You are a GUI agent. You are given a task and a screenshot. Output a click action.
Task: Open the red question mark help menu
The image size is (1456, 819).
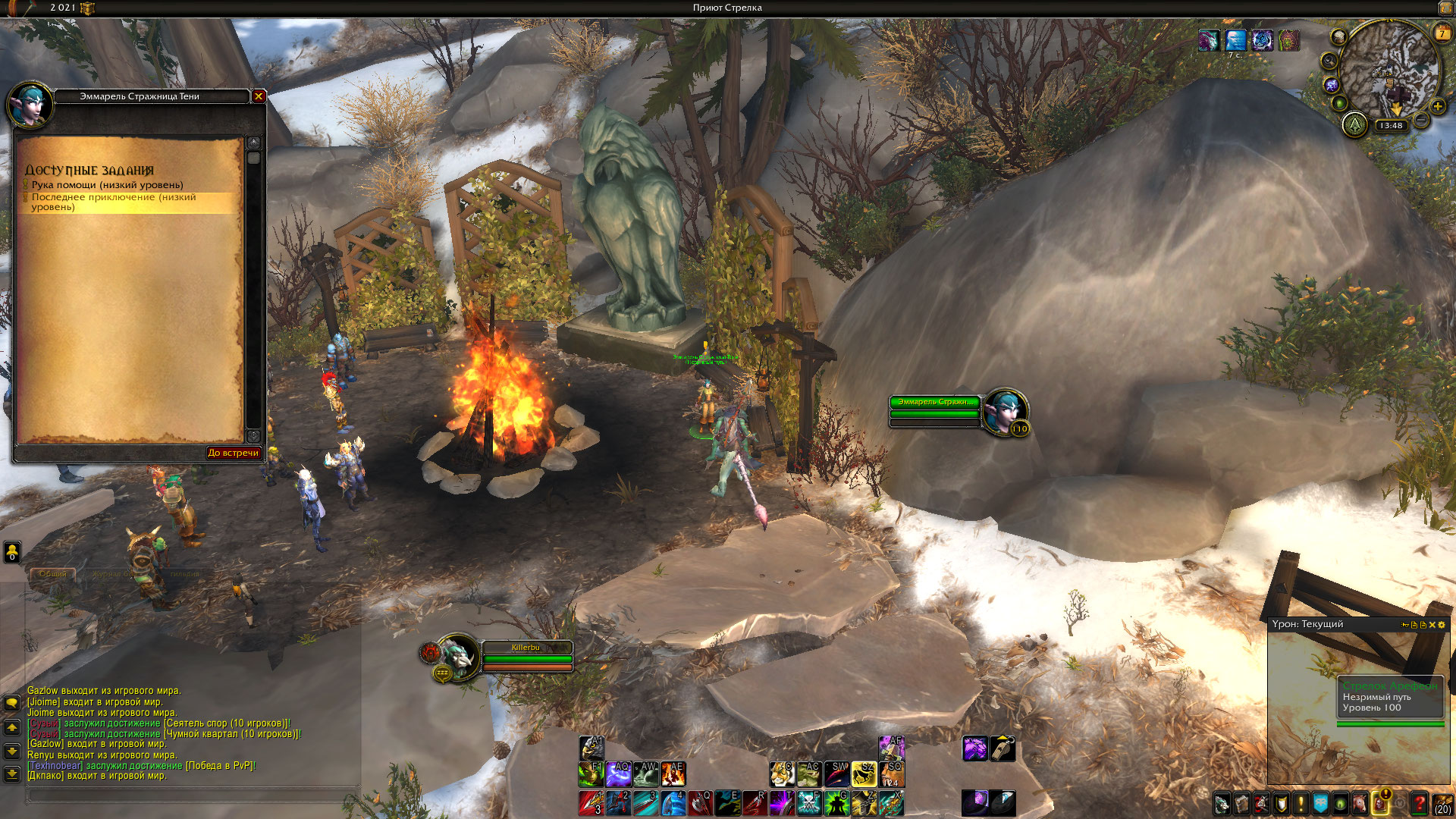click(x=1420, y=803)
